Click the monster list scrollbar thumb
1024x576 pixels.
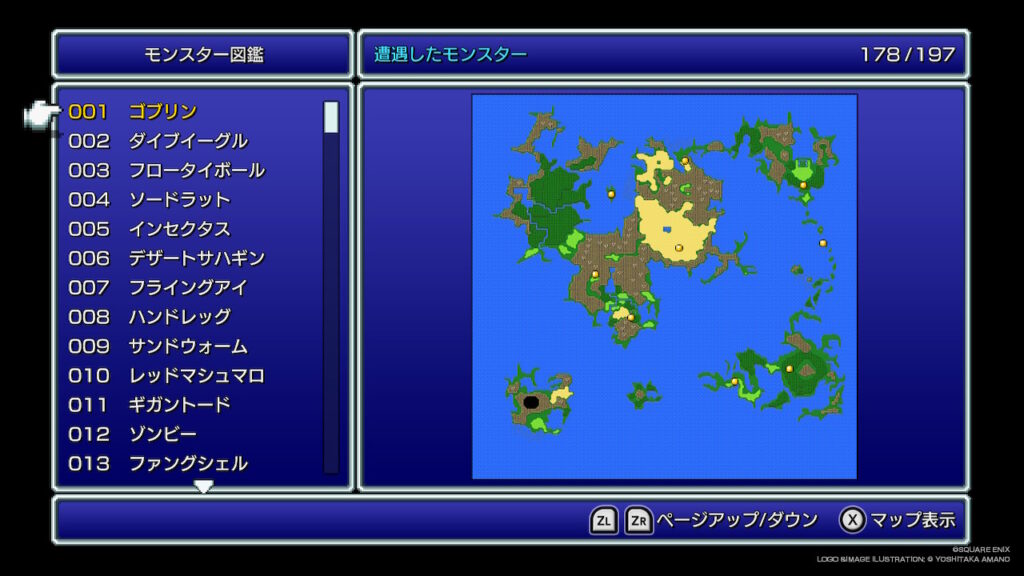pos(331,117)
